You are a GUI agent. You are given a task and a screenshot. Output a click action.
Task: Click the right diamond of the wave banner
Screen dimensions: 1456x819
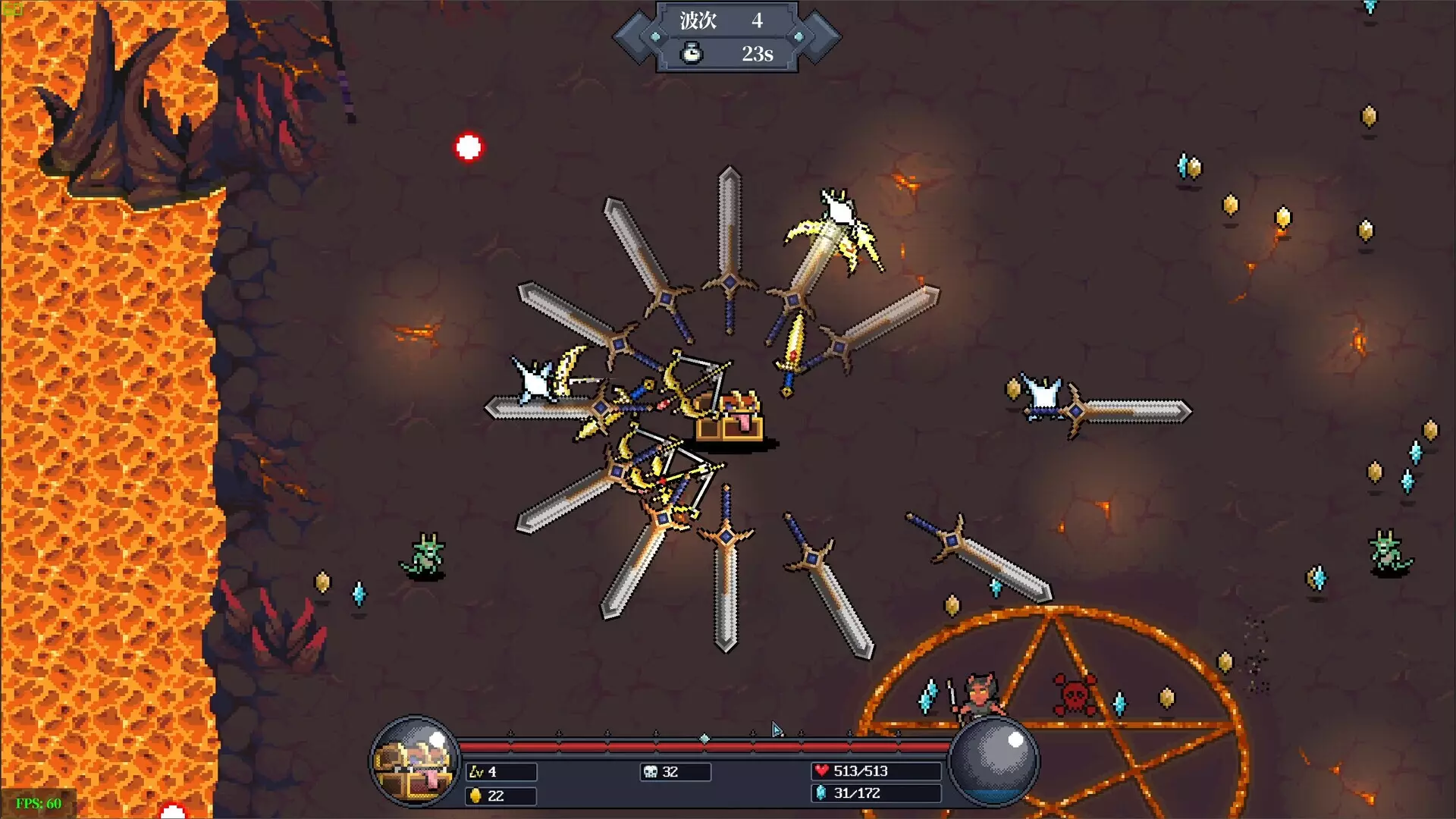(797, 34)
